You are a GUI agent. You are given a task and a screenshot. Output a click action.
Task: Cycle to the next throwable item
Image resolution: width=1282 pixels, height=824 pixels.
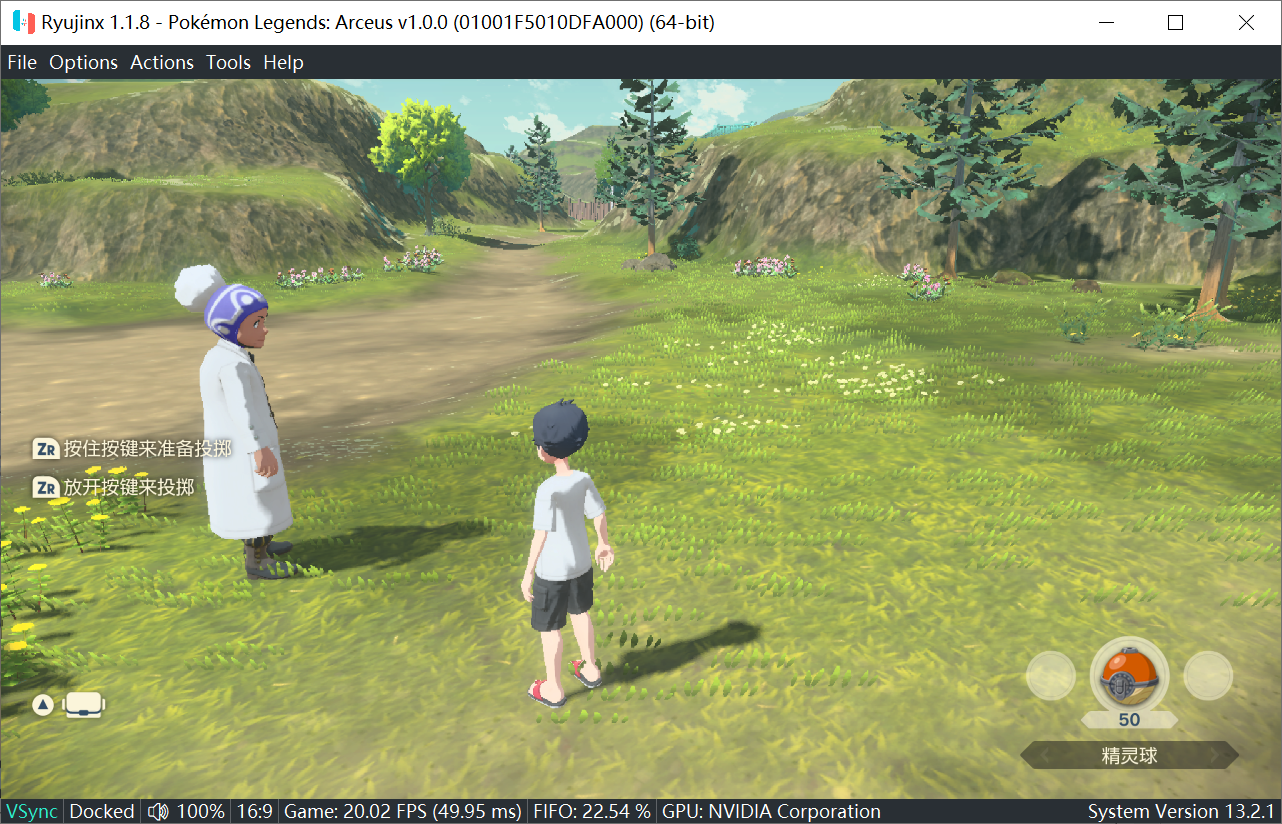[x=1208, y=677]
